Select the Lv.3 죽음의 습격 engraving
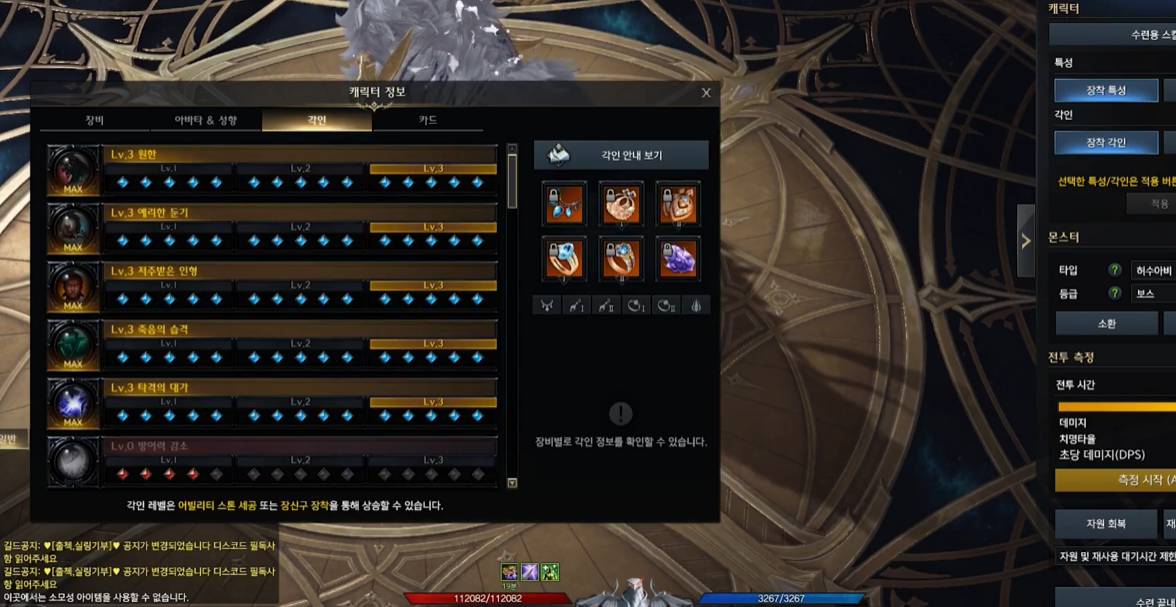The width and height of the screenshot is (1176, 607). point(299,328)
